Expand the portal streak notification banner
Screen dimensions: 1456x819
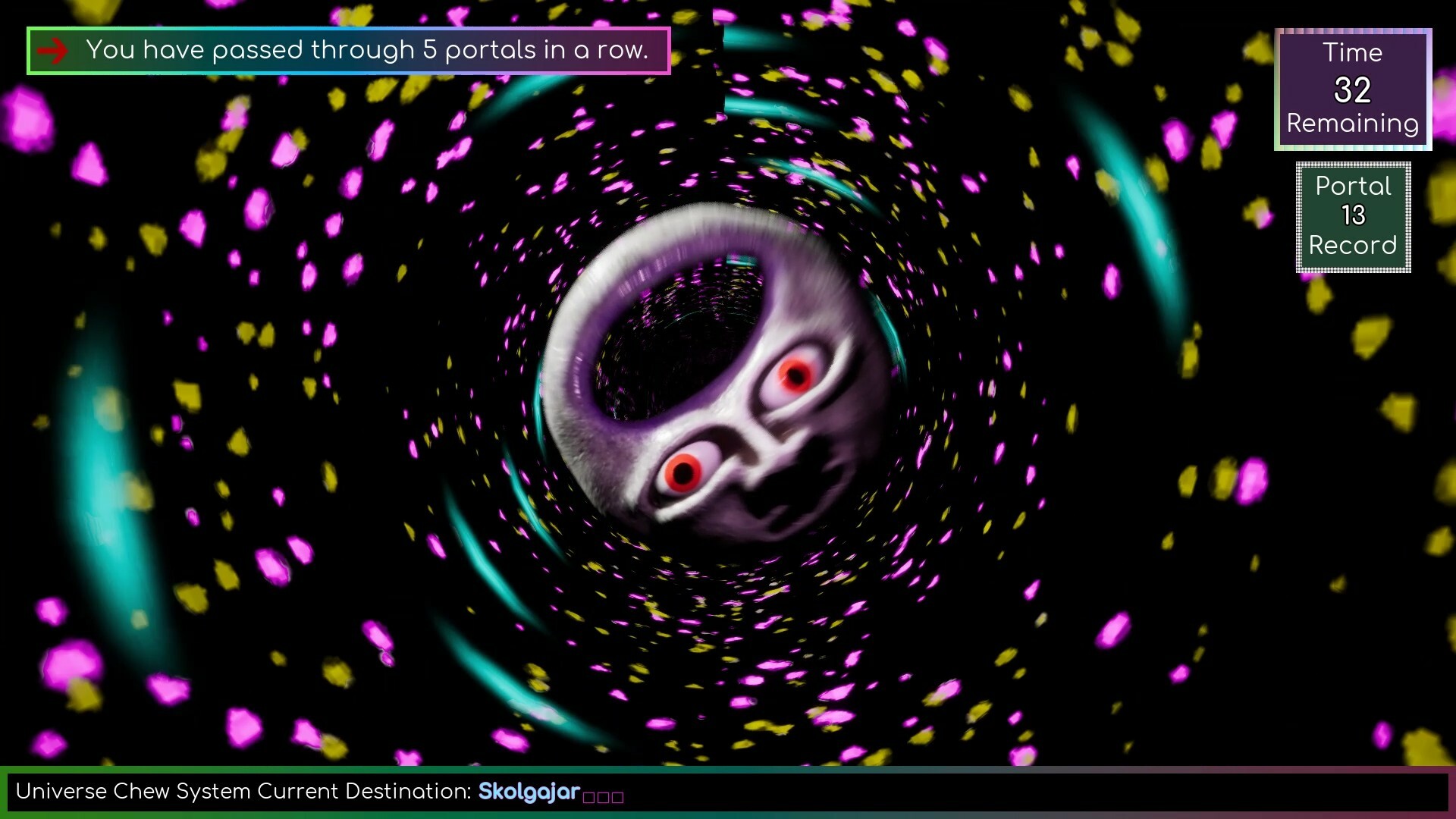(349, 50)
